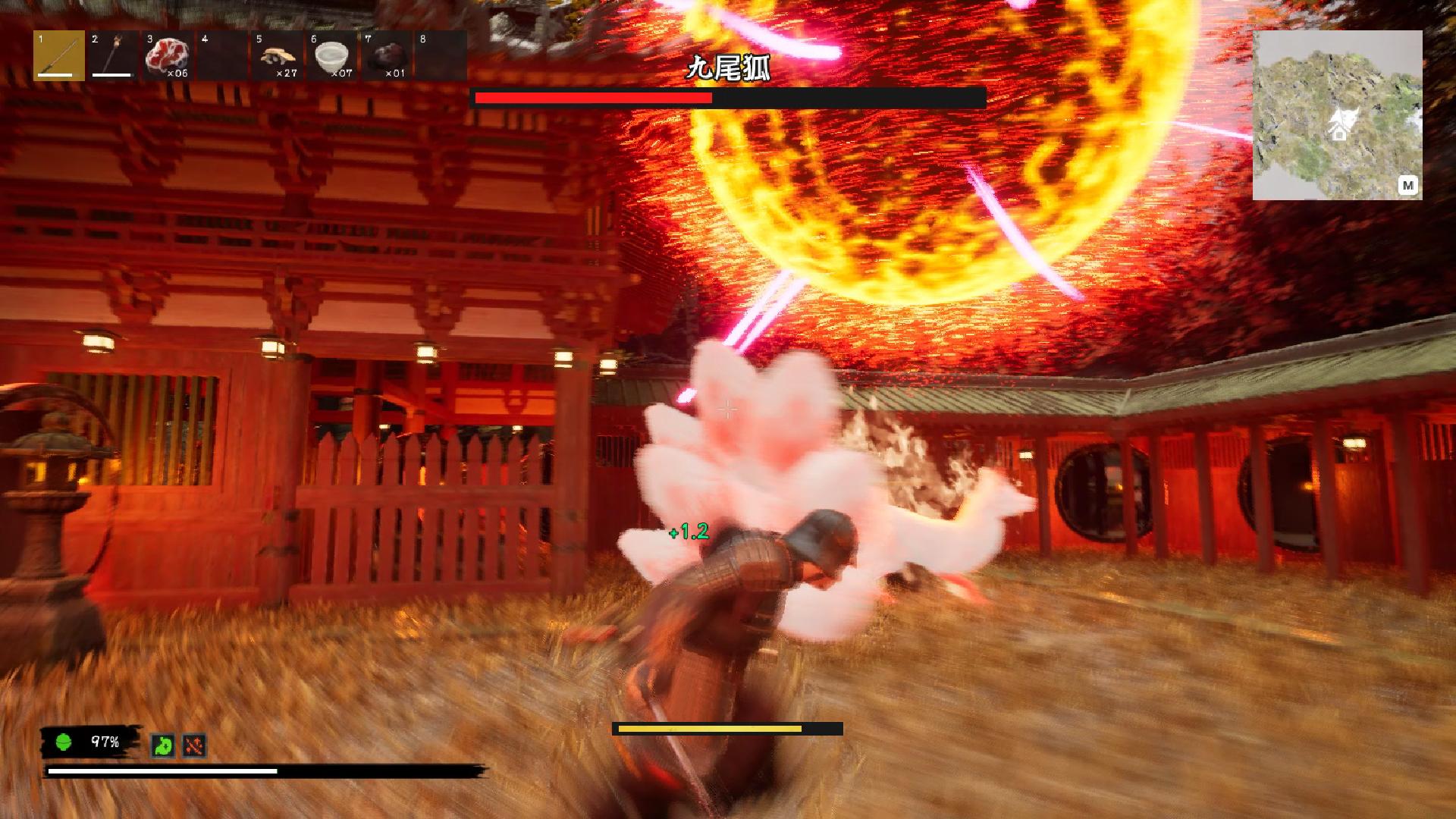Viewport: 1456px width, 819px height.
Task: Equip the torch in hotbar slot 2
Action: [114, 55]
